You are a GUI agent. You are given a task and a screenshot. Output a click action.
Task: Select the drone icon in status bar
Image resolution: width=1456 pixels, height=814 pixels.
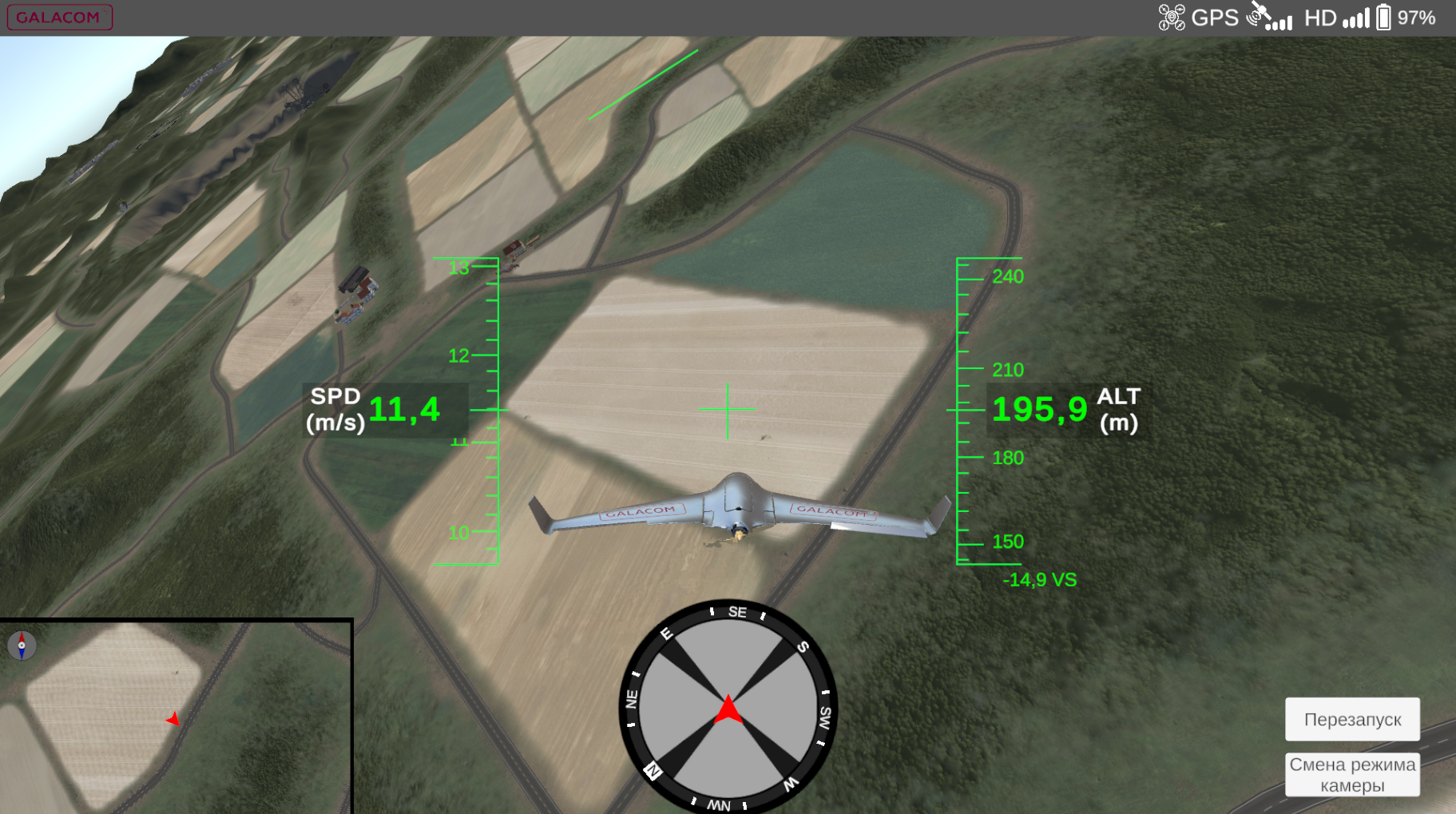(1171, 17)
